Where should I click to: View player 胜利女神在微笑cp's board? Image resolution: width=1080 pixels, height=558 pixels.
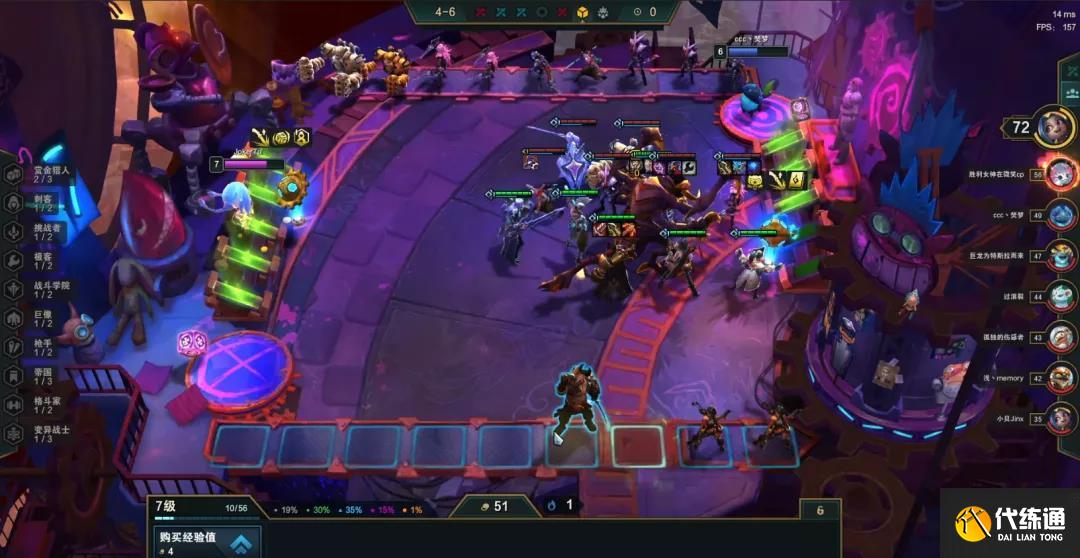tap(1060, 174)
